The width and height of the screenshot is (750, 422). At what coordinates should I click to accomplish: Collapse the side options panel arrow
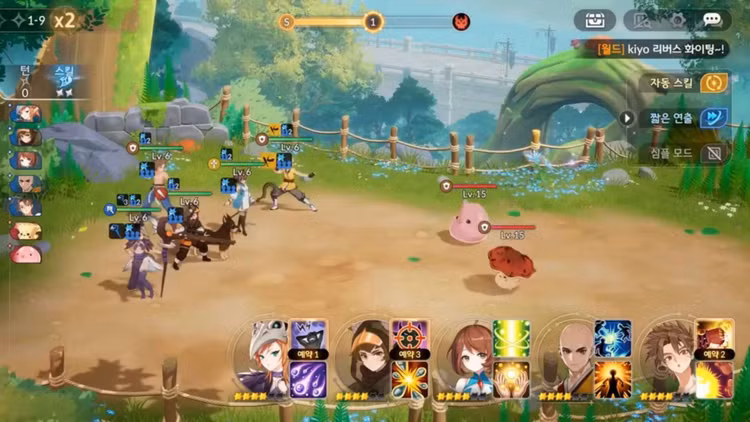[628, 118]
